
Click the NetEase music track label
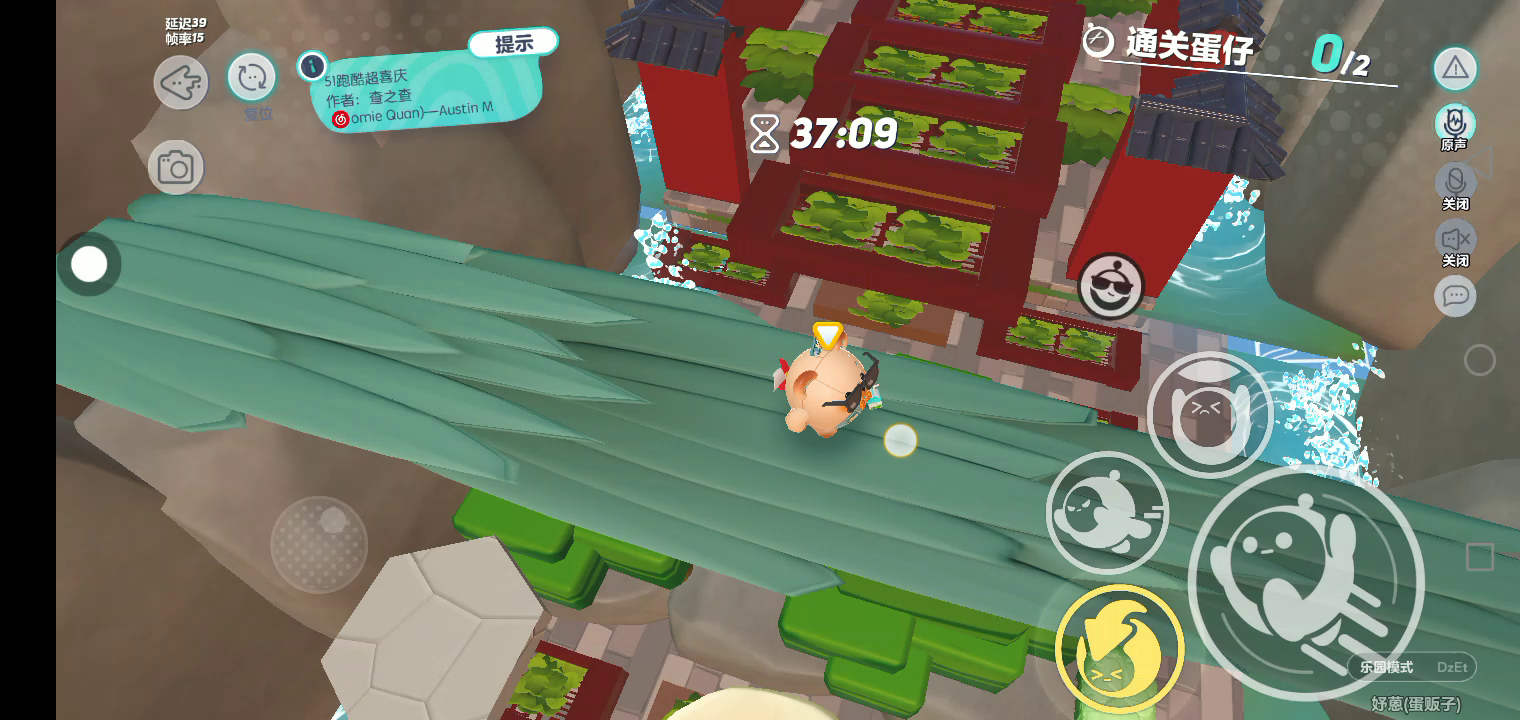click(x=414, y=116)
